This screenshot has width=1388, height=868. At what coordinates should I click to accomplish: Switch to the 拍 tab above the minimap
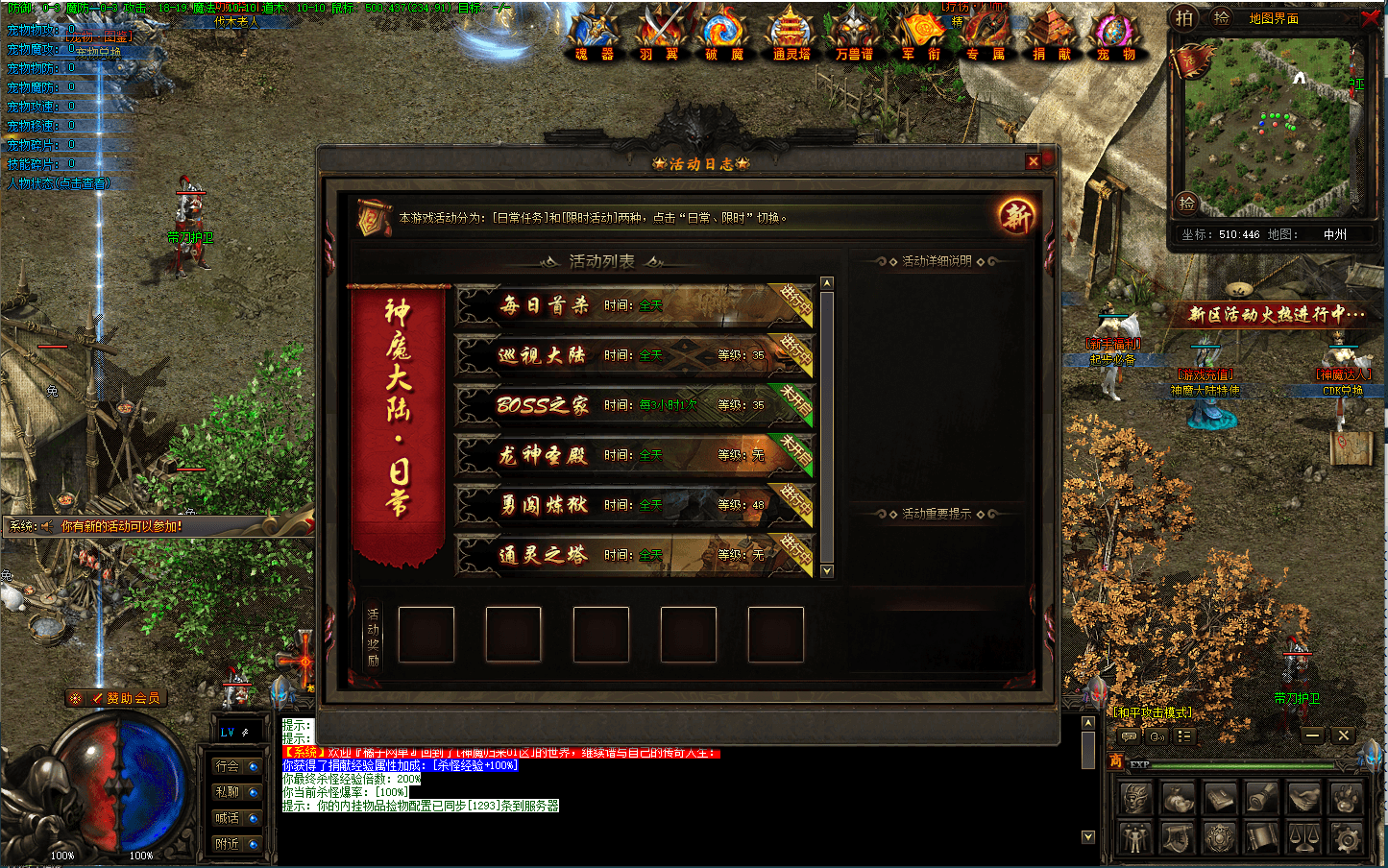(x=1185, y=16)
